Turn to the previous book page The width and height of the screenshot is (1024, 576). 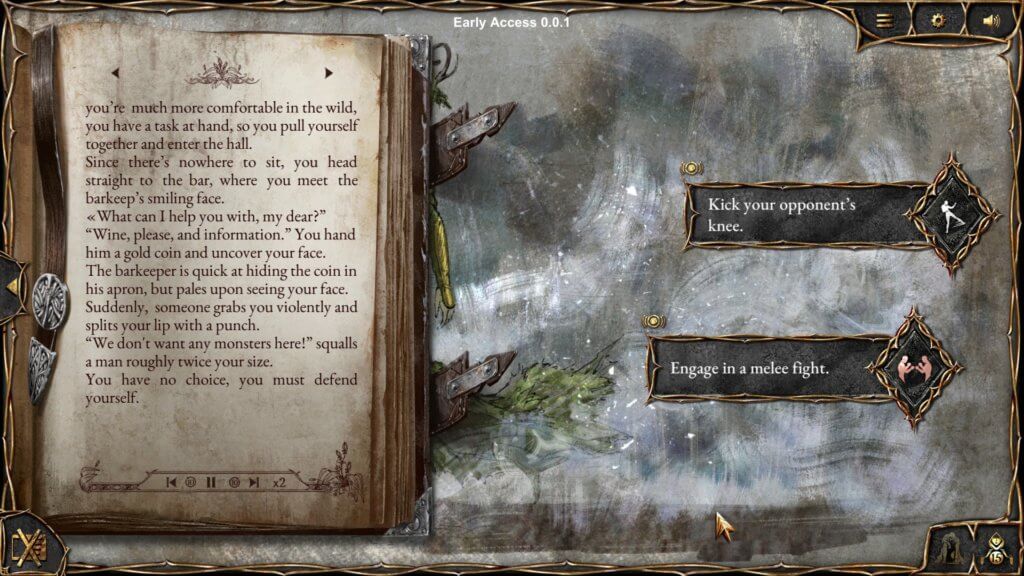[116, 72]
